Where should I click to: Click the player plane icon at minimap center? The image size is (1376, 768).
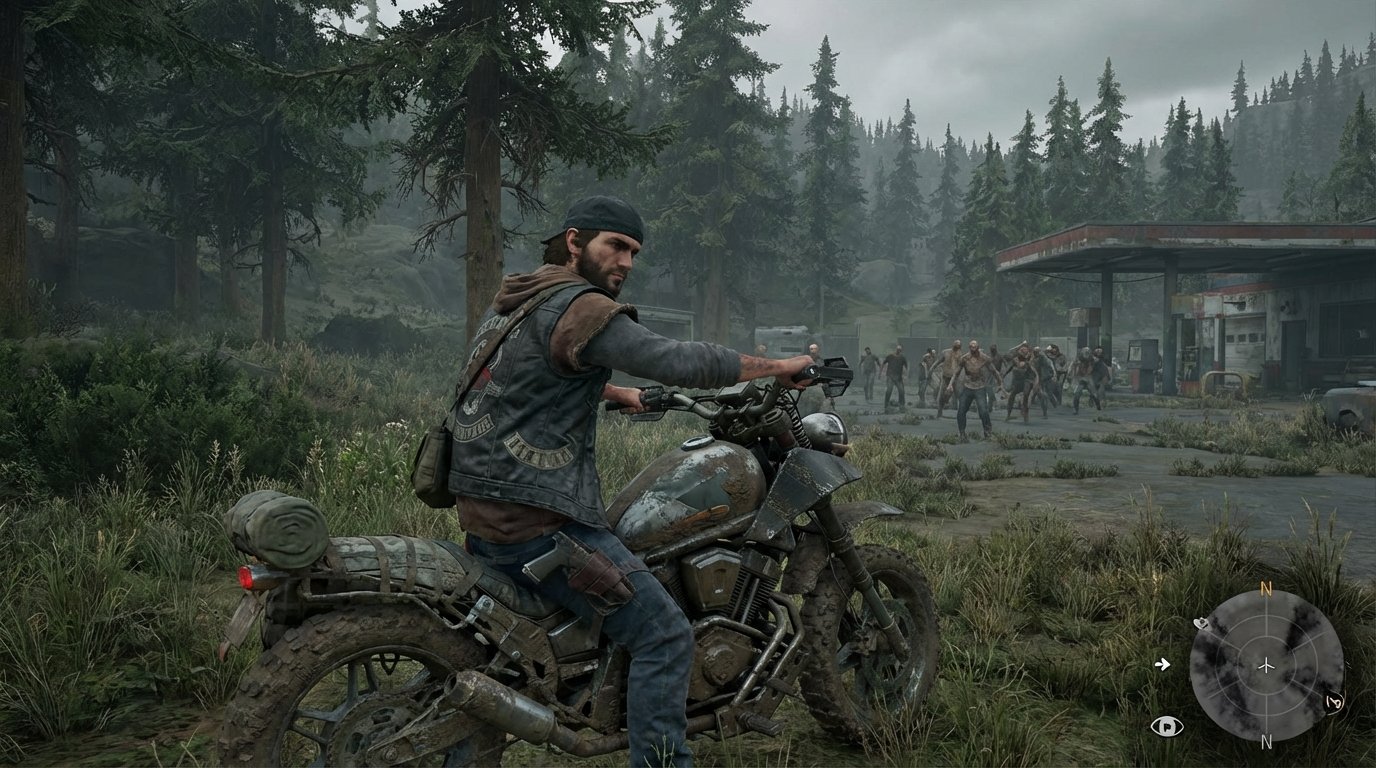tap(1267, 665)
